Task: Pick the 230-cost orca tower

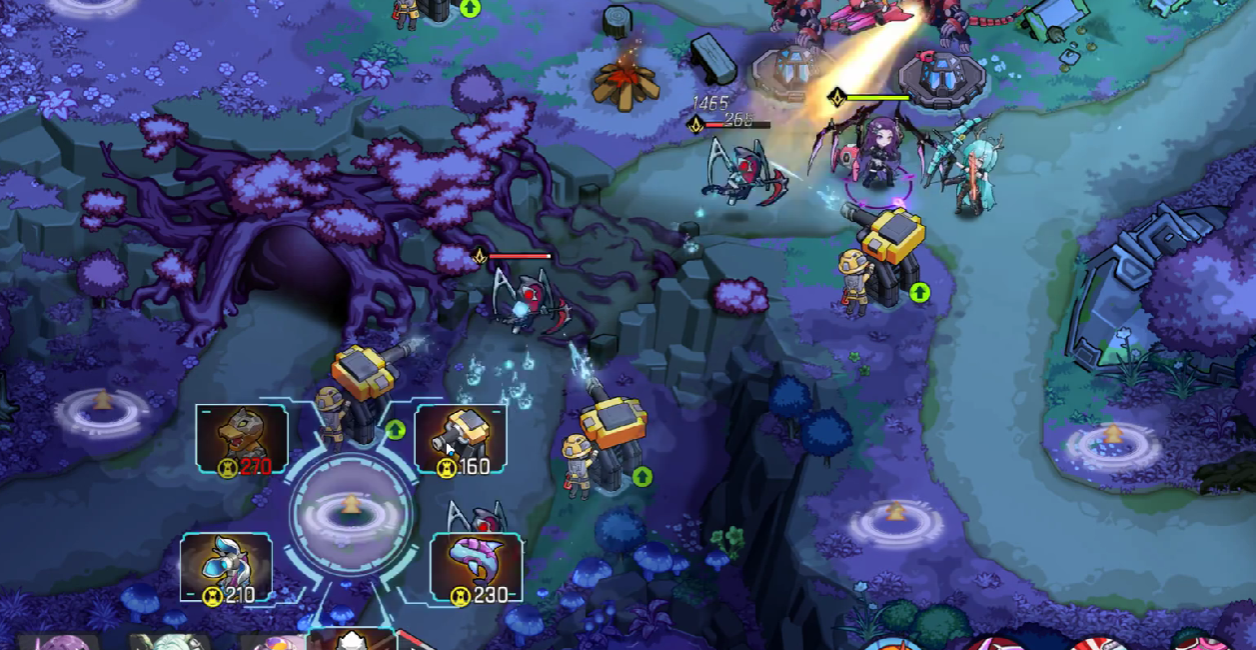Action: 476,567
